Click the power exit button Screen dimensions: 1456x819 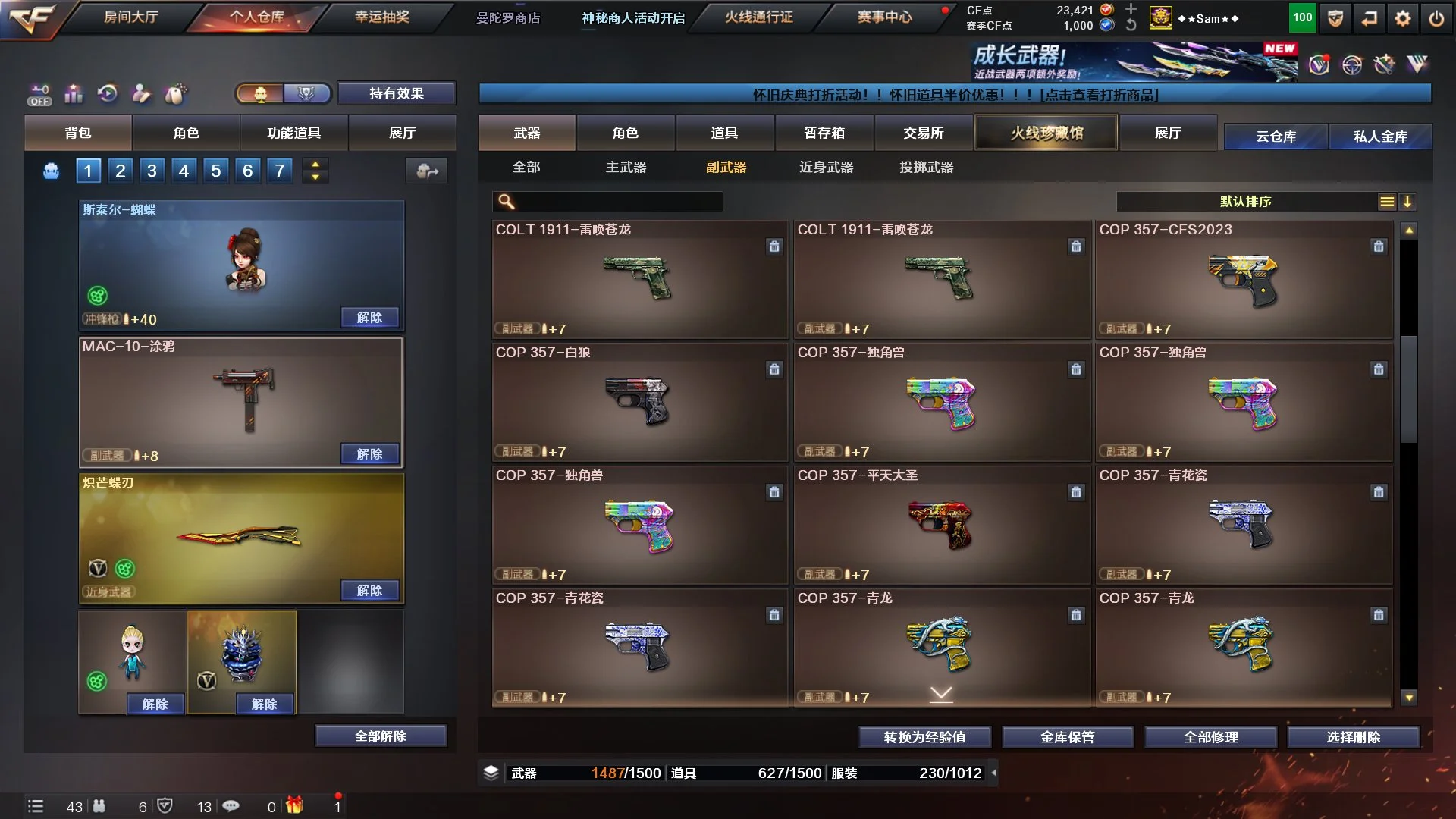[x=1436, y=18]
